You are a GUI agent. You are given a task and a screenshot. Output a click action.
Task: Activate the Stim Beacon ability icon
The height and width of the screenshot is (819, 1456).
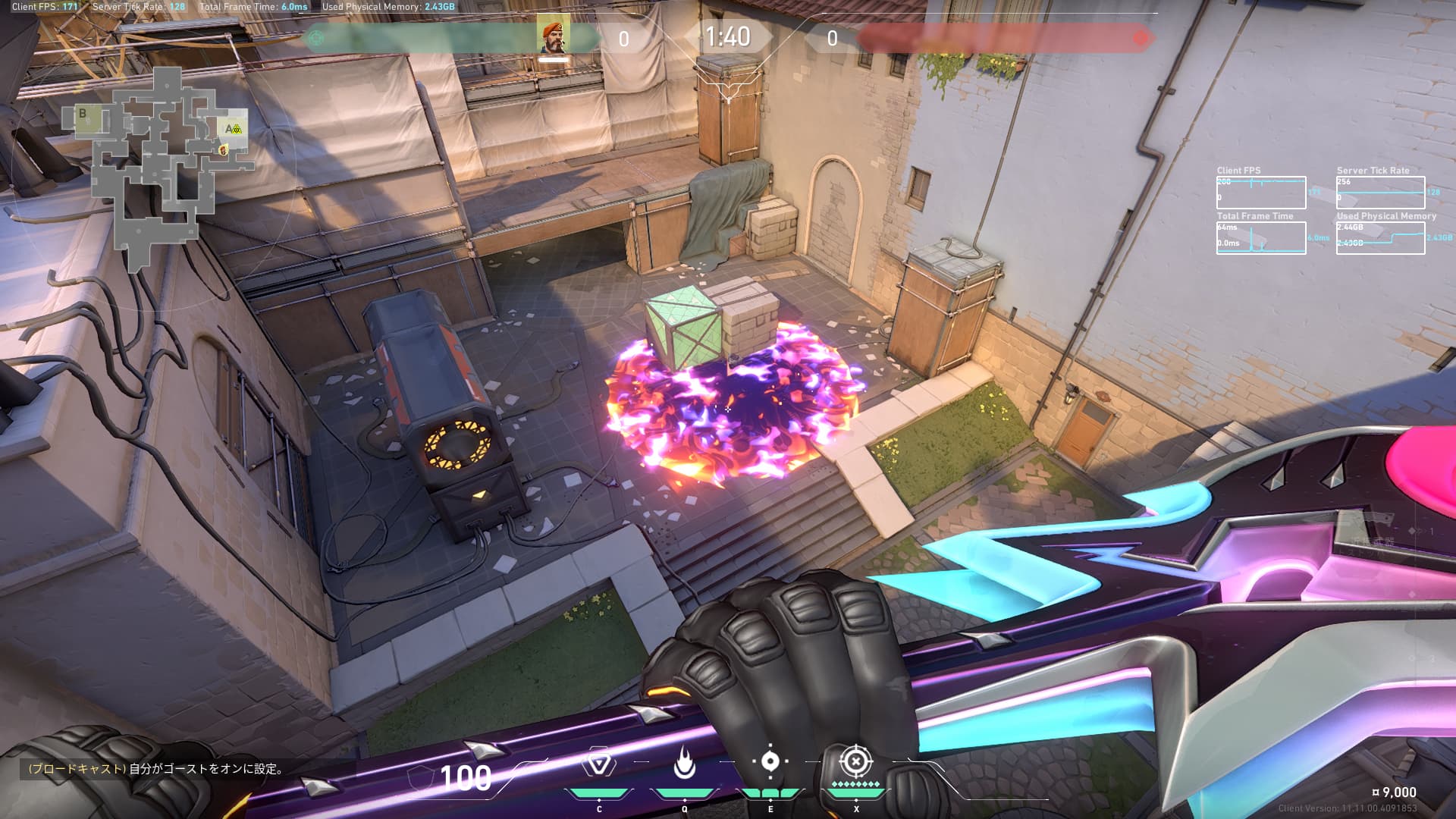click(x=598, y=763)
